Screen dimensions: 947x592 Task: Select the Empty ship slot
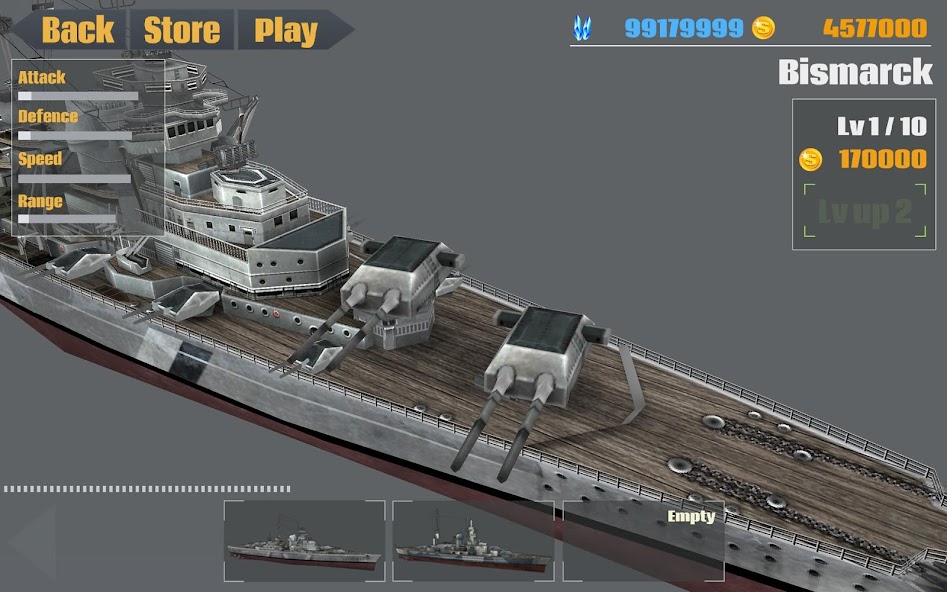pyautogui.click(x=643, y=541)
